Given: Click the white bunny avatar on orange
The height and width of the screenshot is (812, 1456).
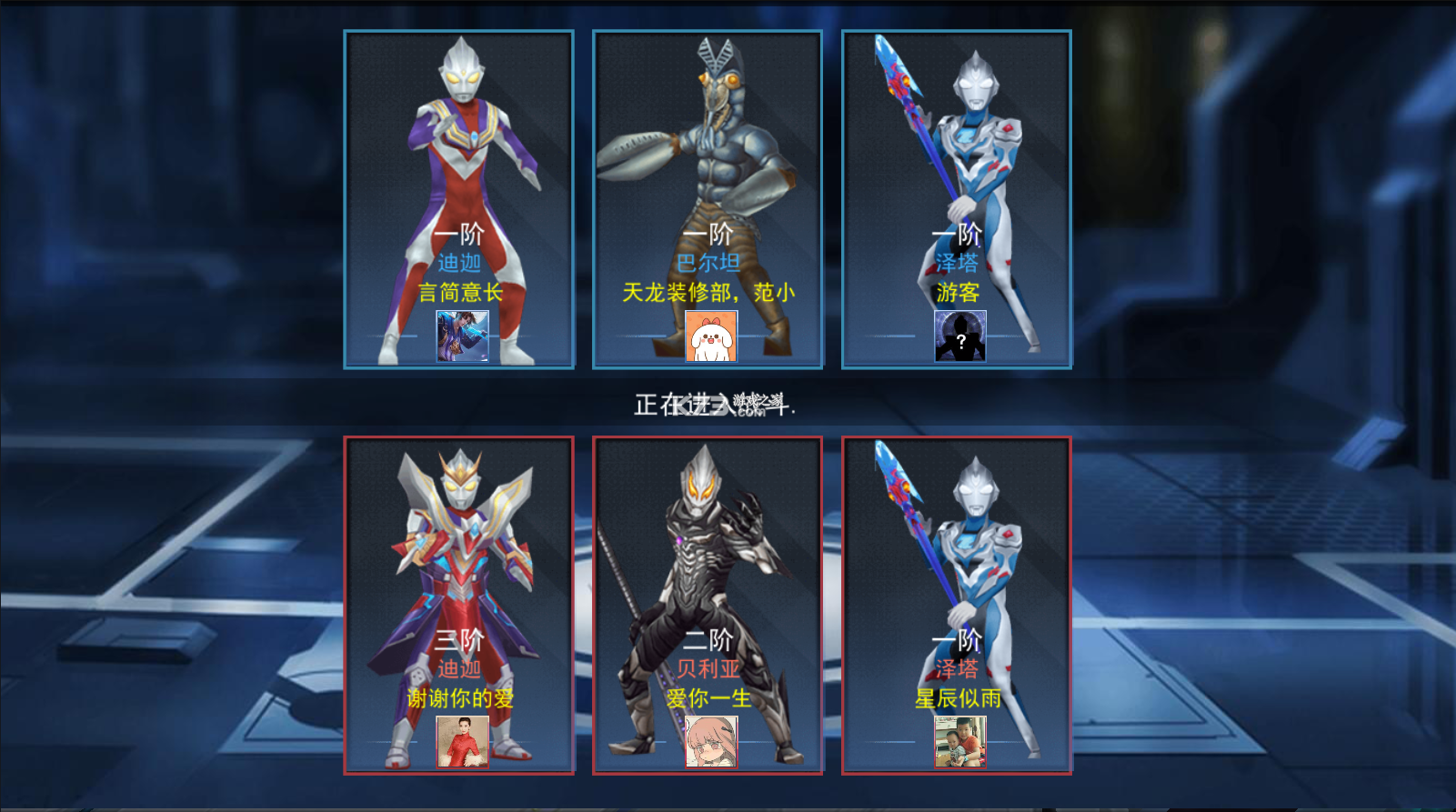Looking at the screenshot, I should (x=711, y=336).
